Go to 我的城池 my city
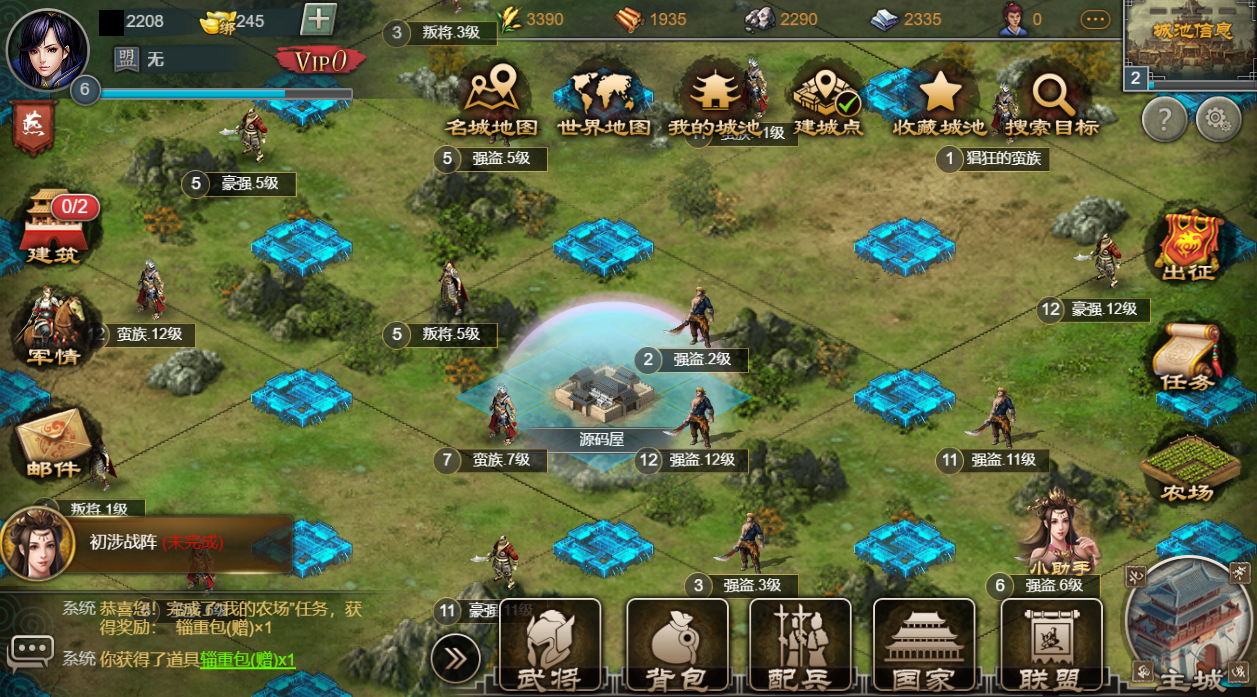This screenshot has height=697, width=1257. tap(714, 101)
